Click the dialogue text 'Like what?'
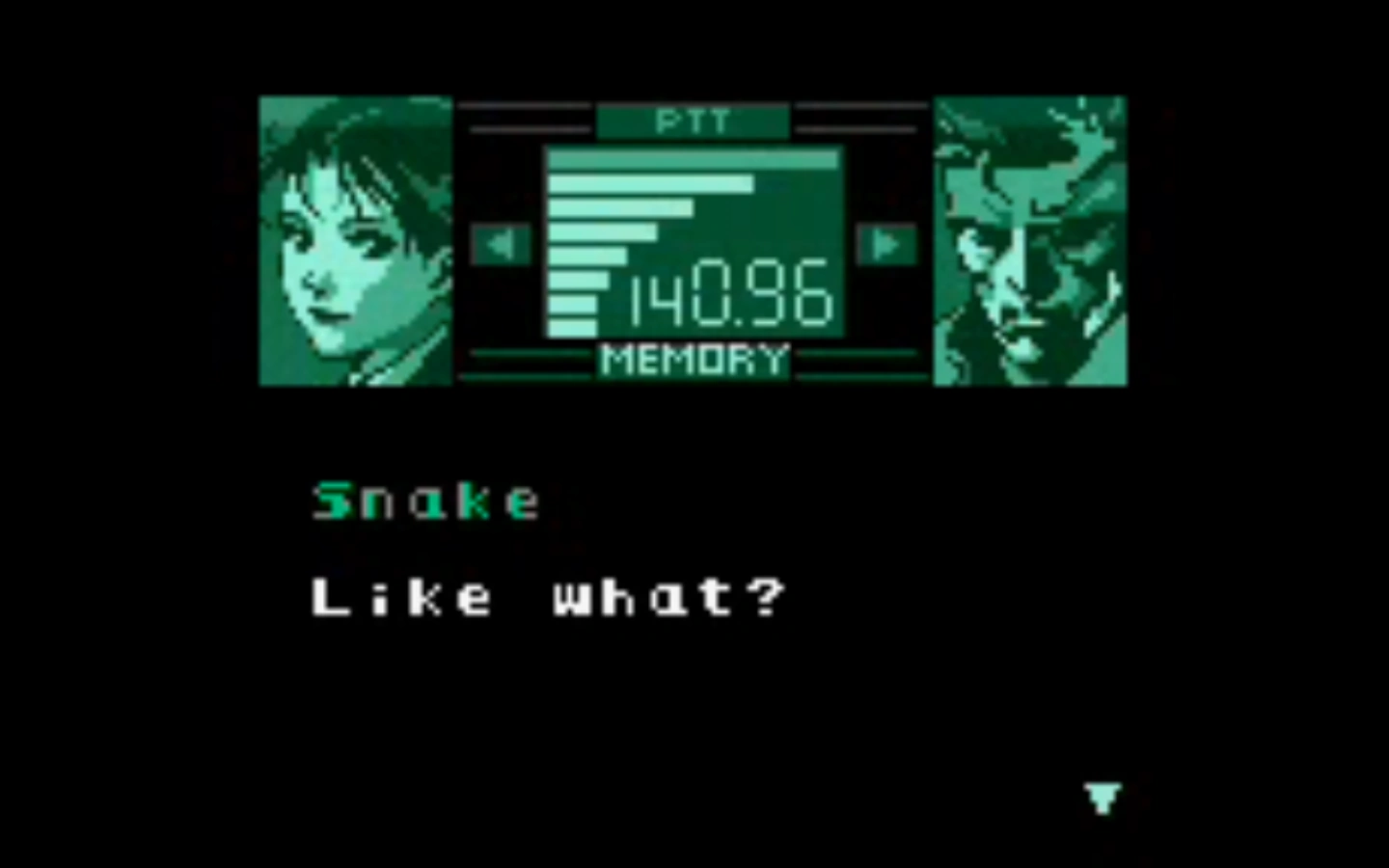Screen dimensions: 1389x868 [x=548, y=596]
